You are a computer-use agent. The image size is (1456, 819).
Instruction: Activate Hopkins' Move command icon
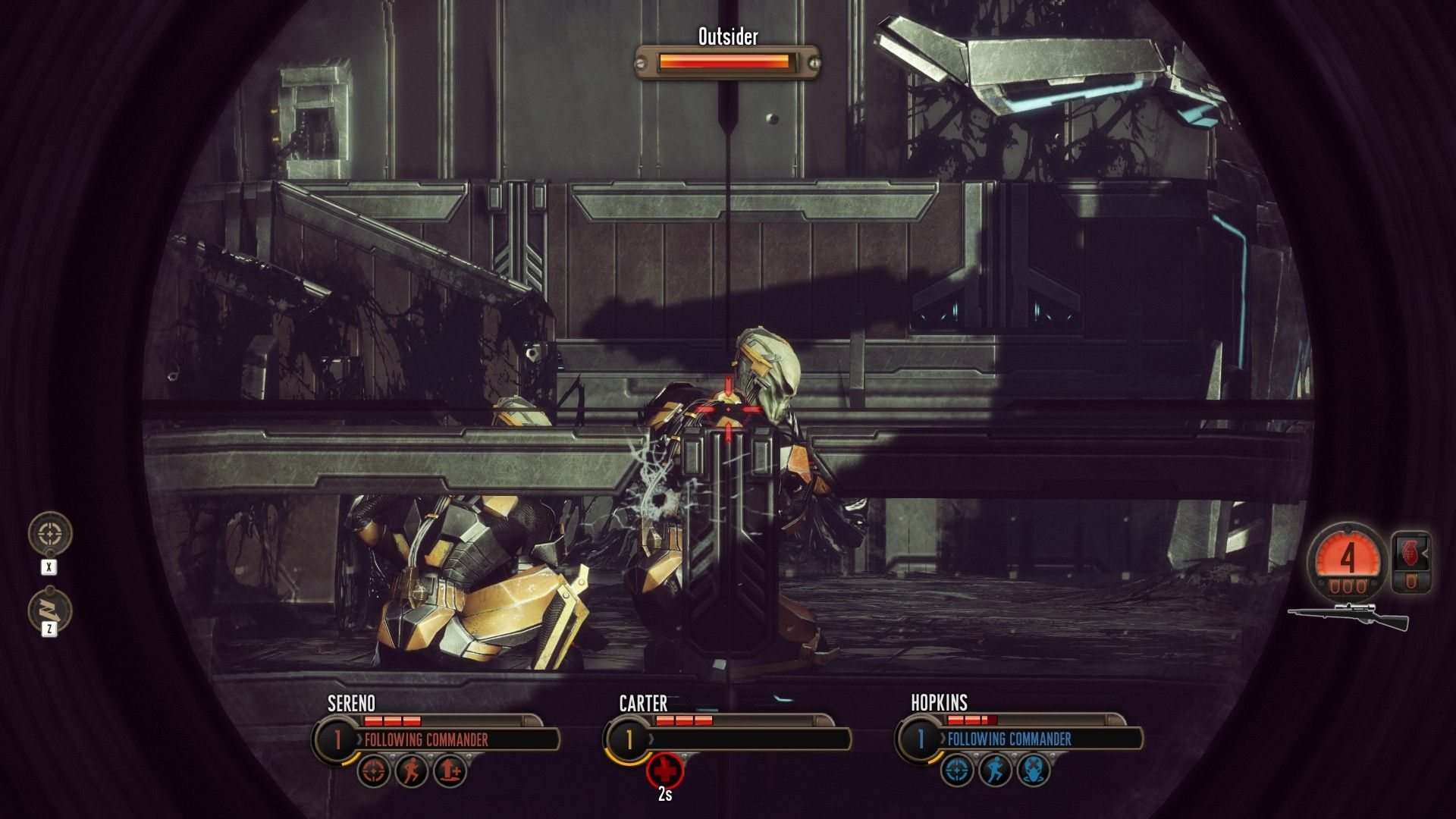(994, 770)
